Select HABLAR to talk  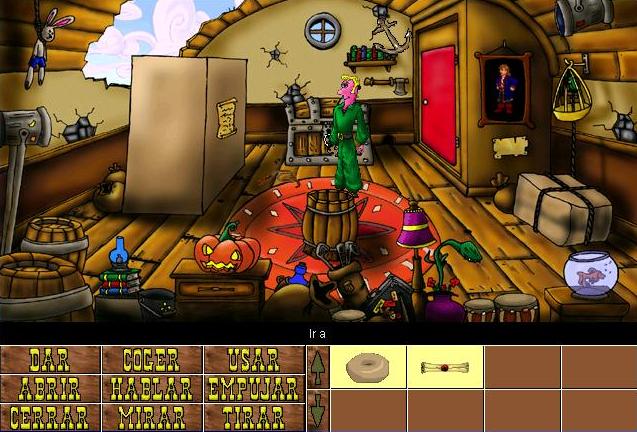[x=151, y=388]
